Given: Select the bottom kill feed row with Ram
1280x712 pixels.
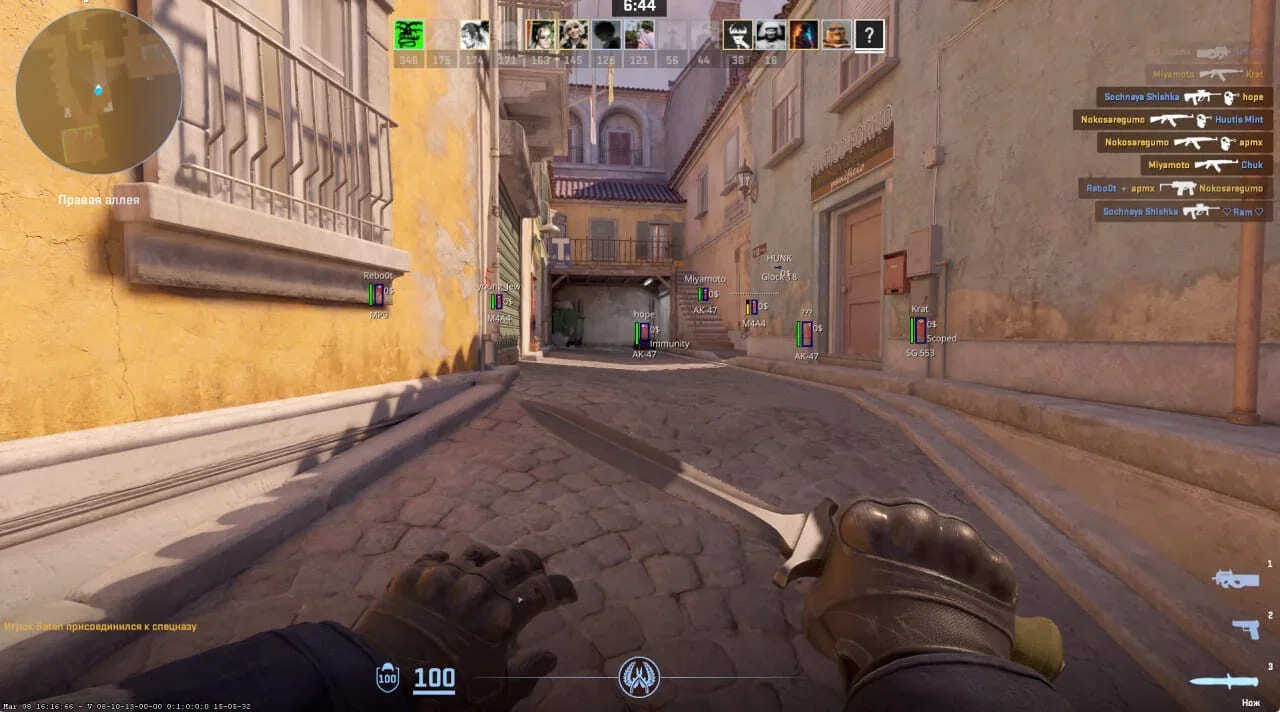Looking at the screenshot, I should point(1184,211).
